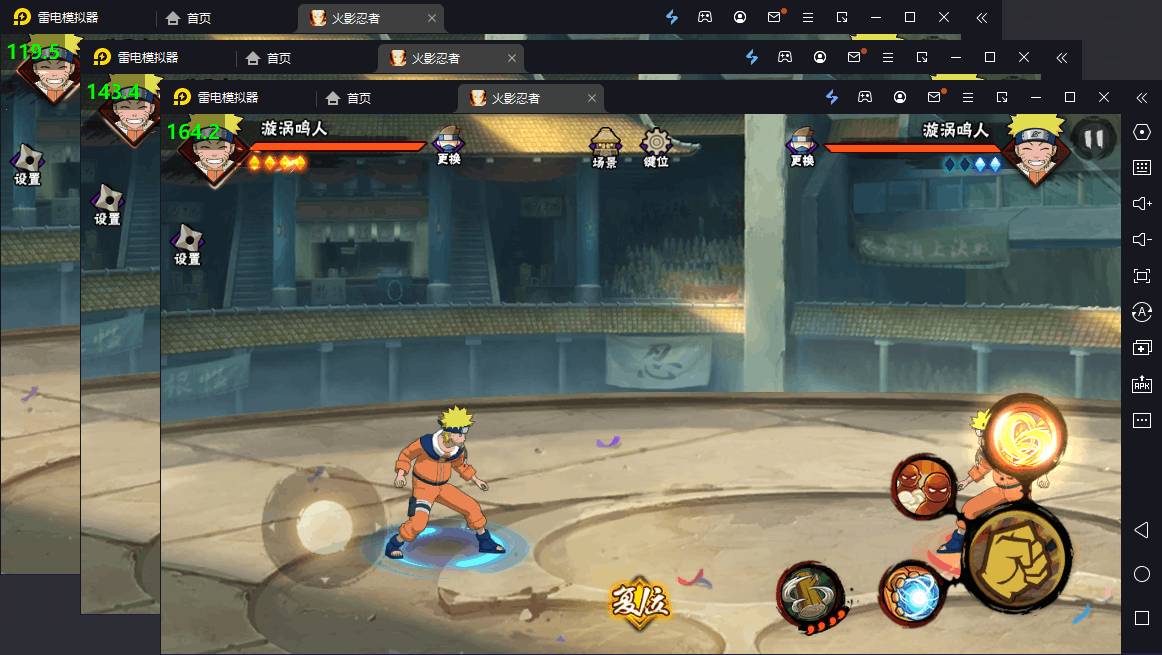Screen dimensions: 1162x655
Task: Click the emulator's triangle back button
Action: [1142, 530]
